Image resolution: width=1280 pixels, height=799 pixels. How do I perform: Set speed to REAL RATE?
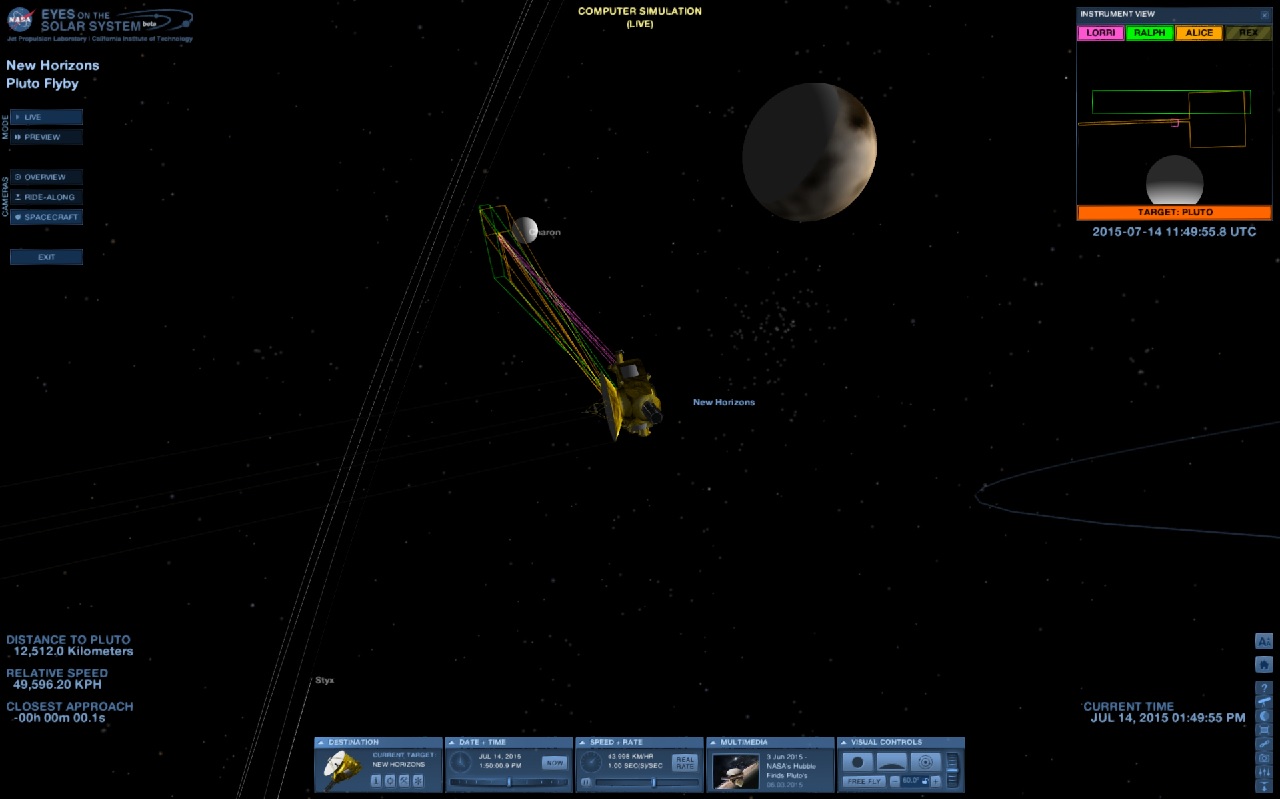[684, 763]
